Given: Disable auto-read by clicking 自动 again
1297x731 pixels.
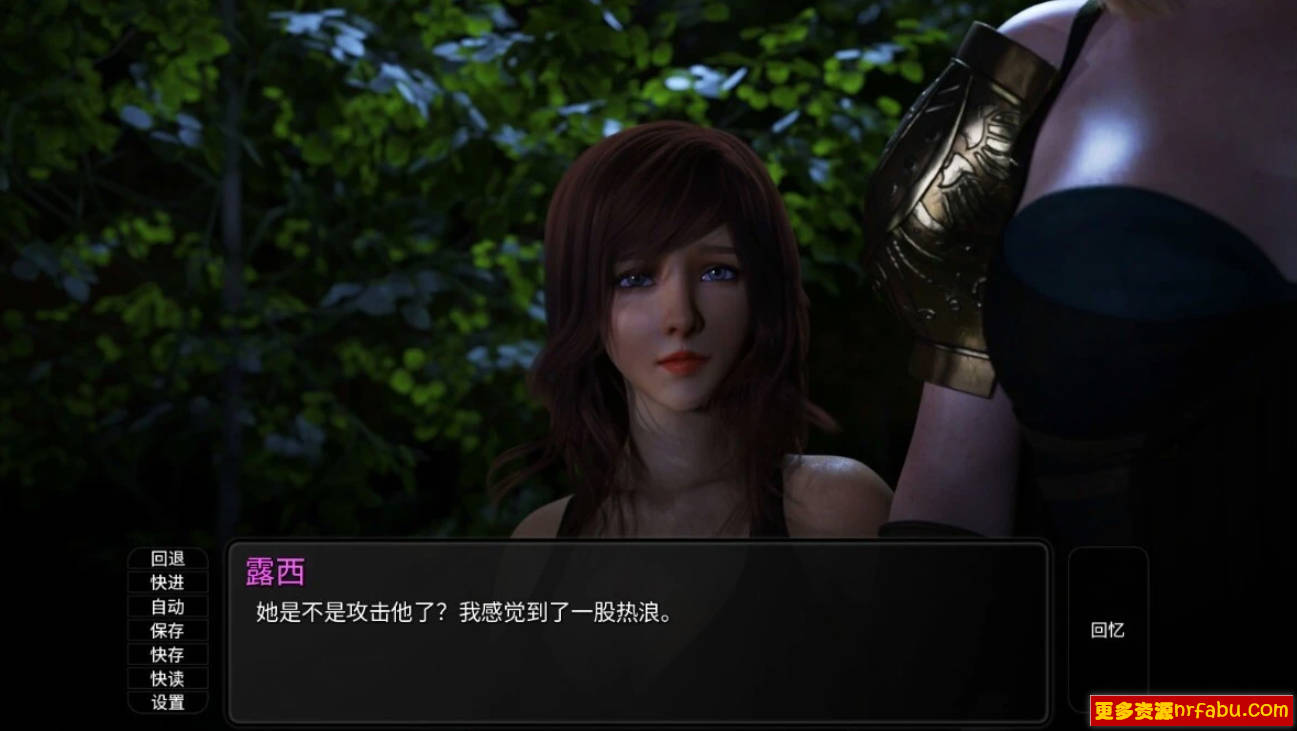Looking at the screenshot, I should click(x=167, y=607).
